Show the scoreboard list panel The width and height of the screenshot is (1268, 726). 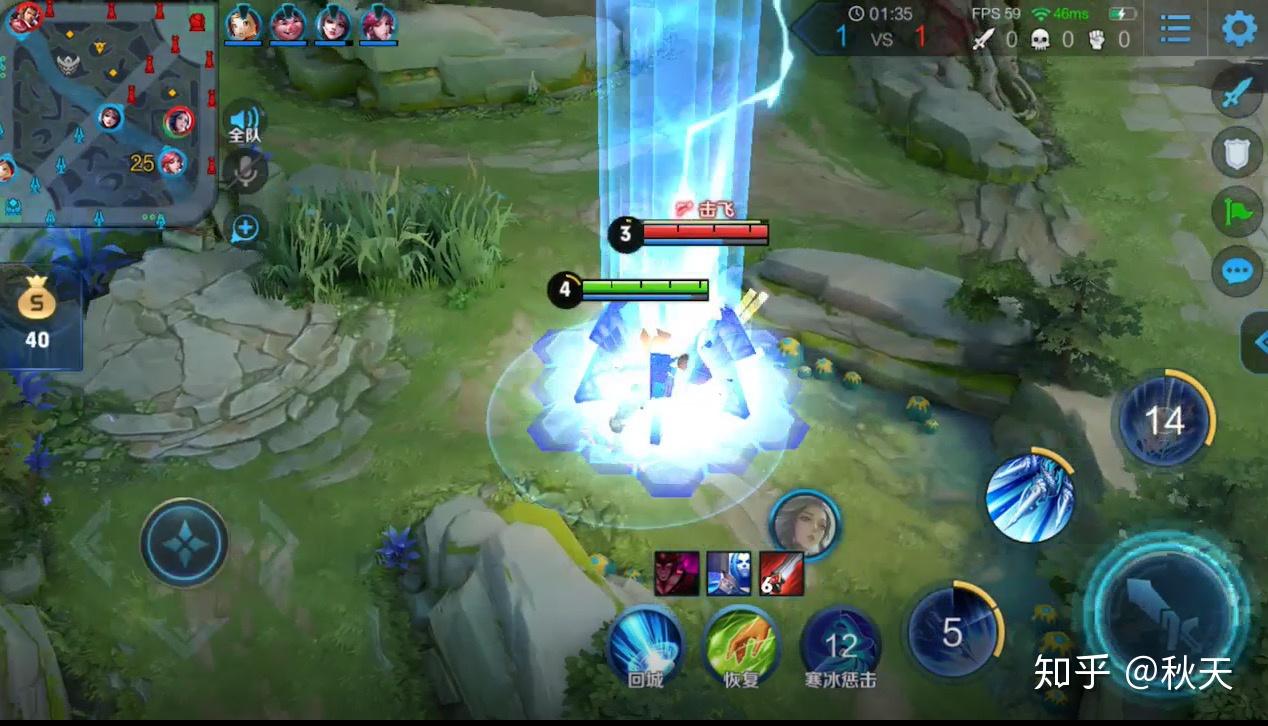pos(1175,29)
